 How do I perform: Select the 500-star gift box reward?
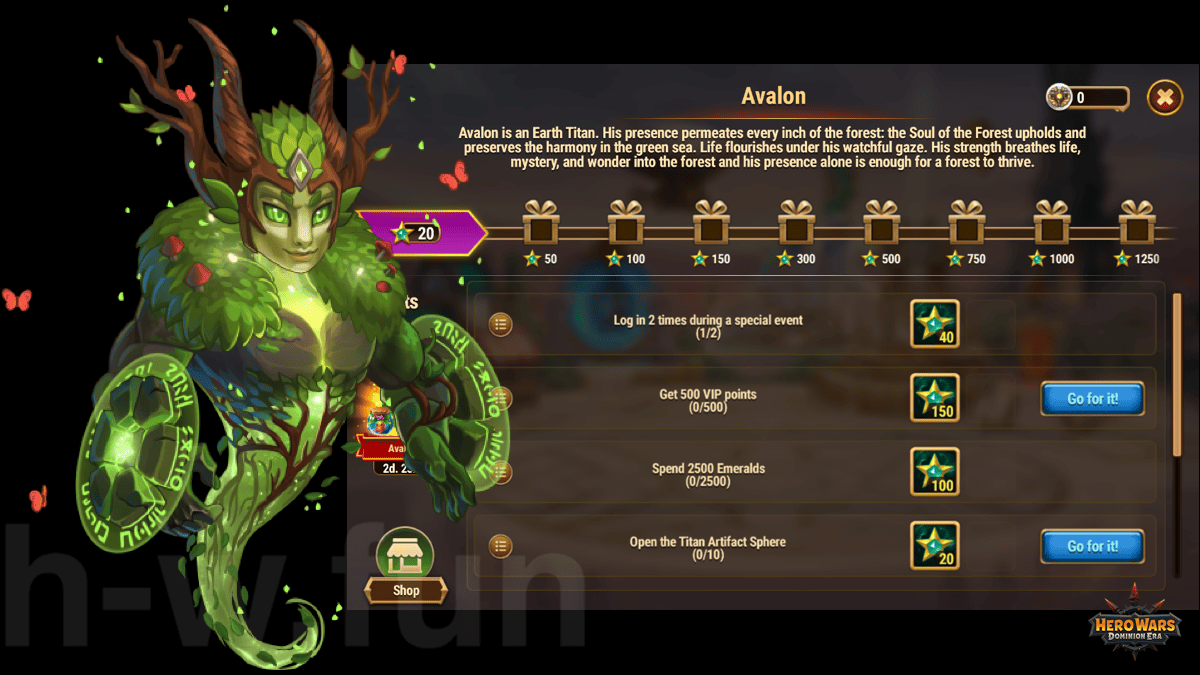tap(882, 223)
